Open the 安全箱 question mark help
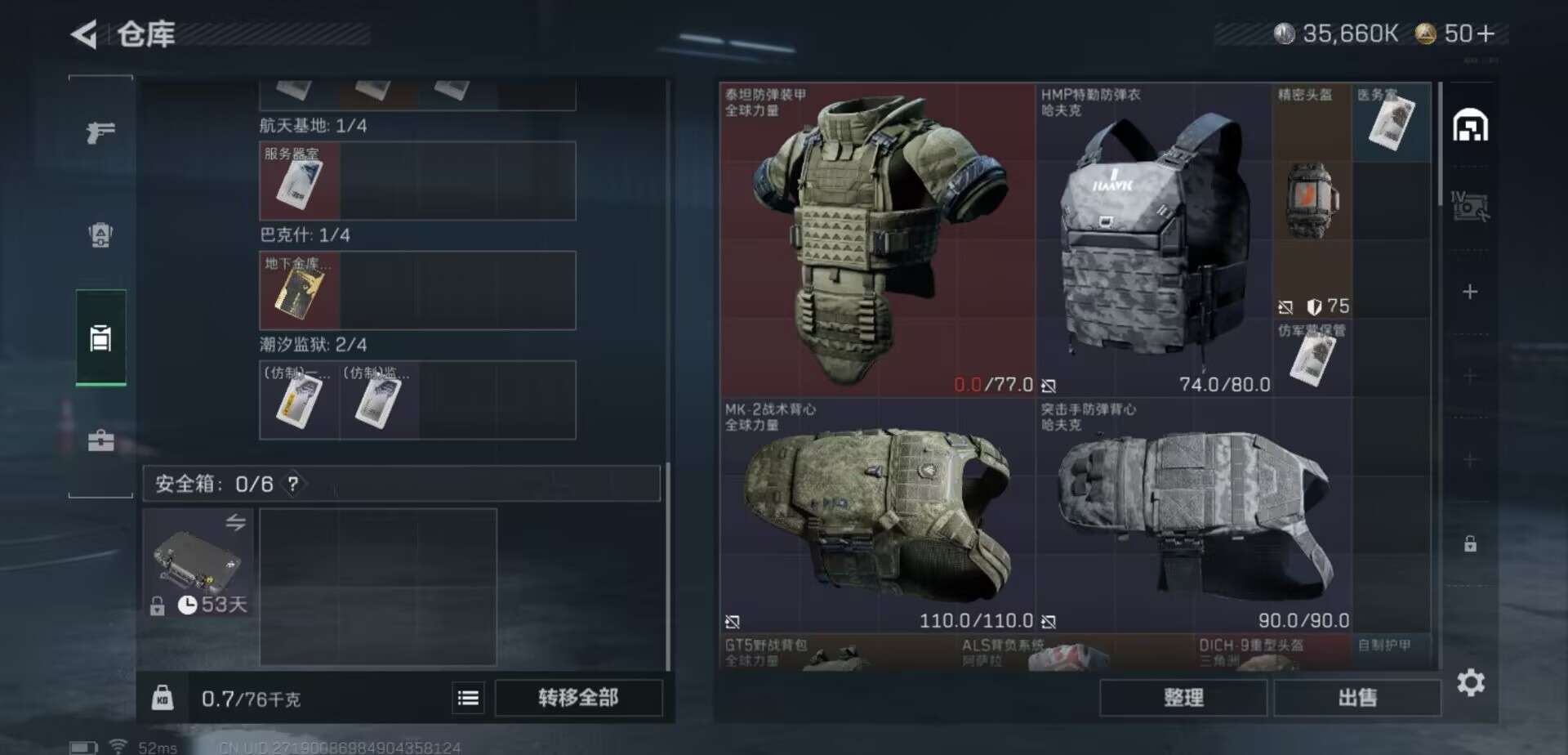Viewport: 1568px width, 755px height. (x=292, y=484)
